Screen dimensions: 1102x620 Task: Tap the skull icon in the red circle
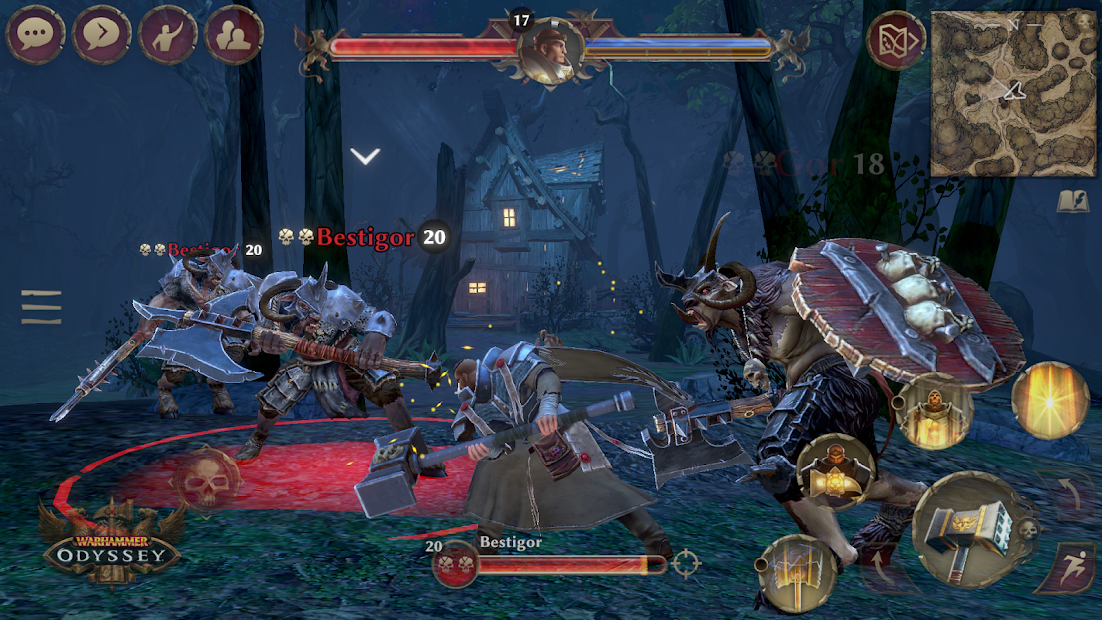coord(206,481)
